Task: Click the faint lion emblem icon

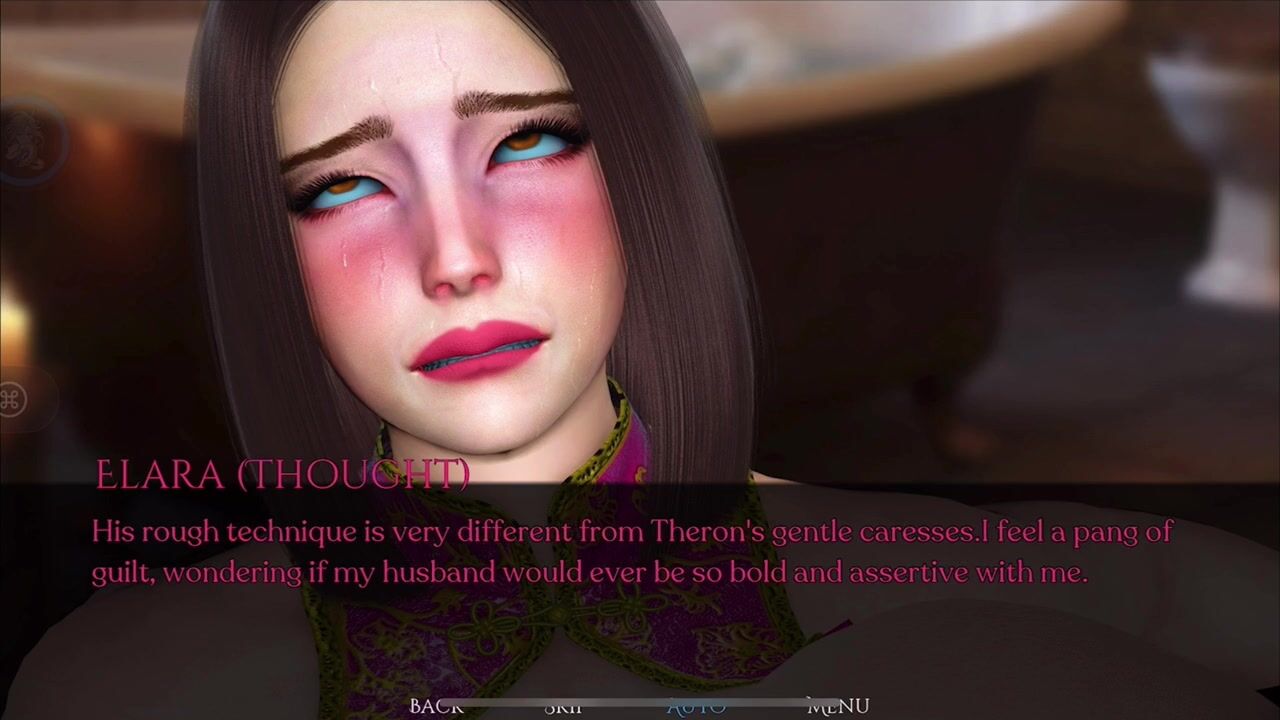Action: coord(22,139)
